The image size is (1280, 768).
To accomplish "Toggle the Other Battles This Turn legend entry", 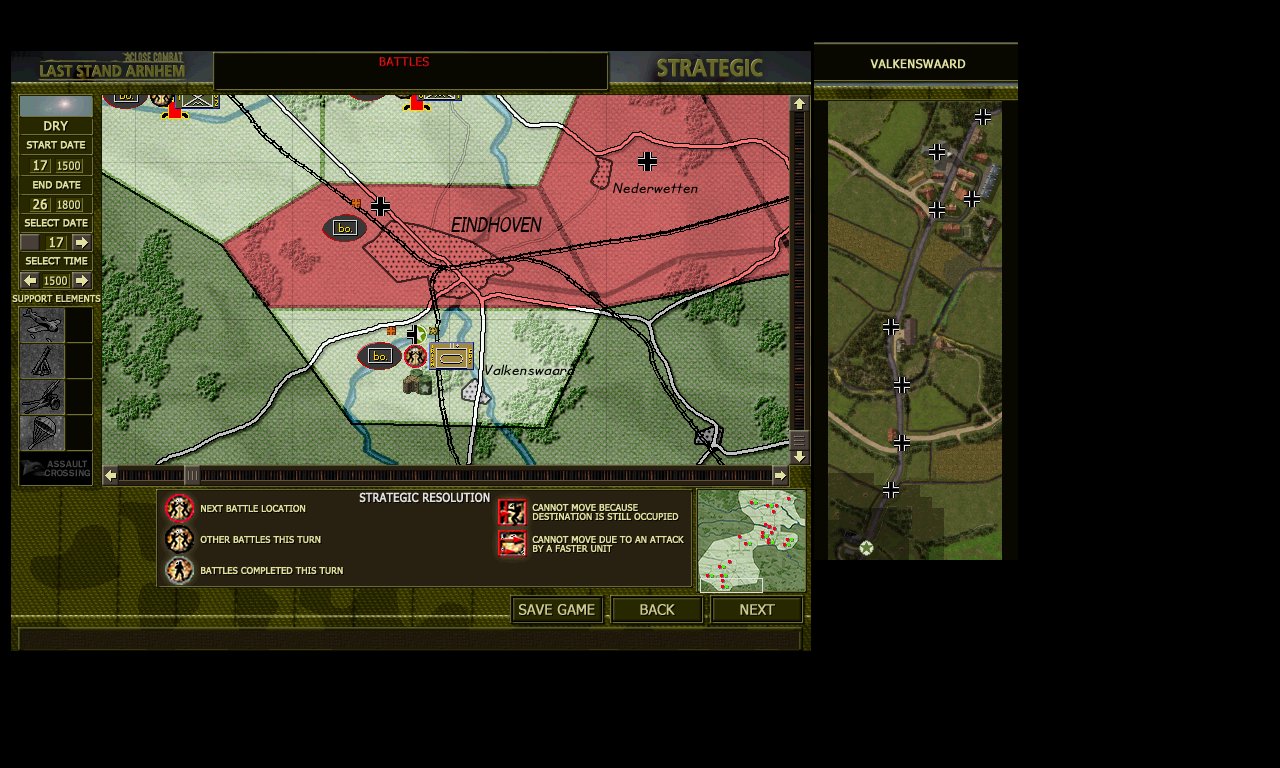I will 179,537.
